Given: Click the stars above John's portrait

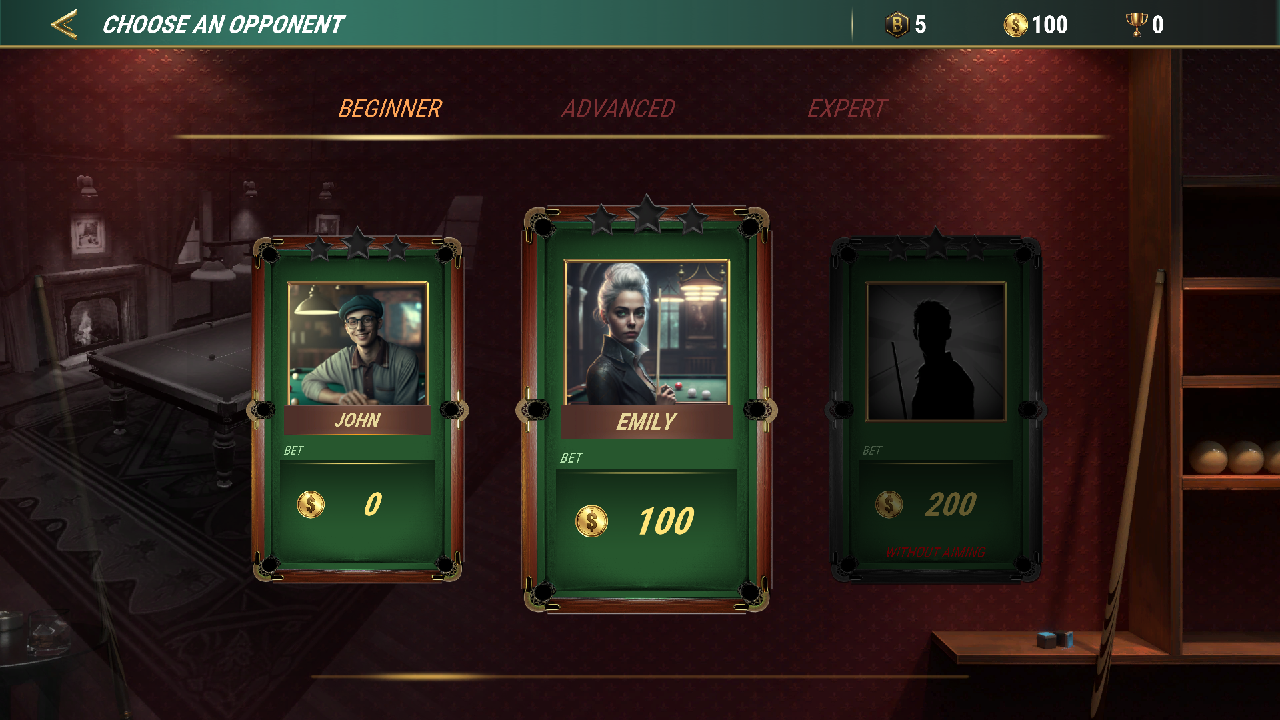Looking at the screenshot, I should click(355, 243).
